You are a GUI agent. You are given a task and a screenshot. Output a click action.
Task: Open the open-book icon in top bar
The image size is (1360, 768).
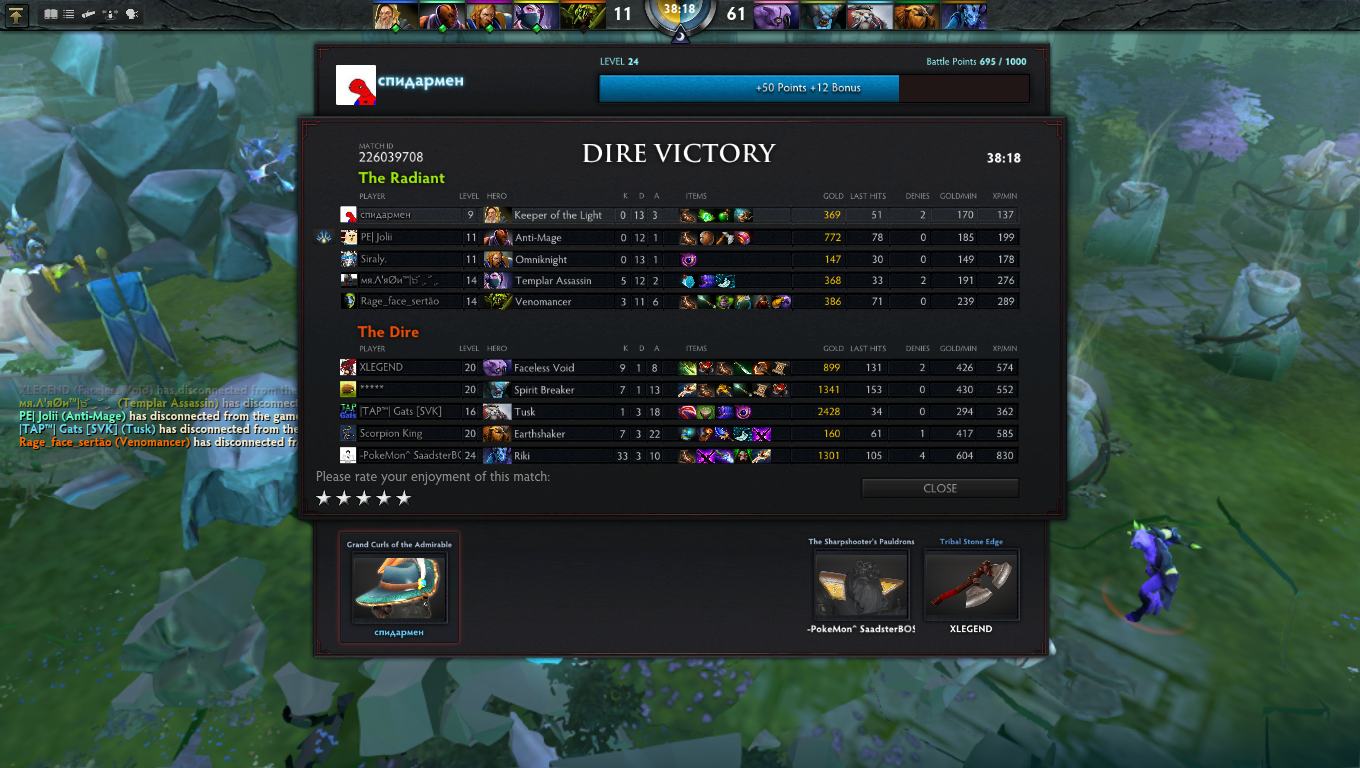[x=51, y=15]
